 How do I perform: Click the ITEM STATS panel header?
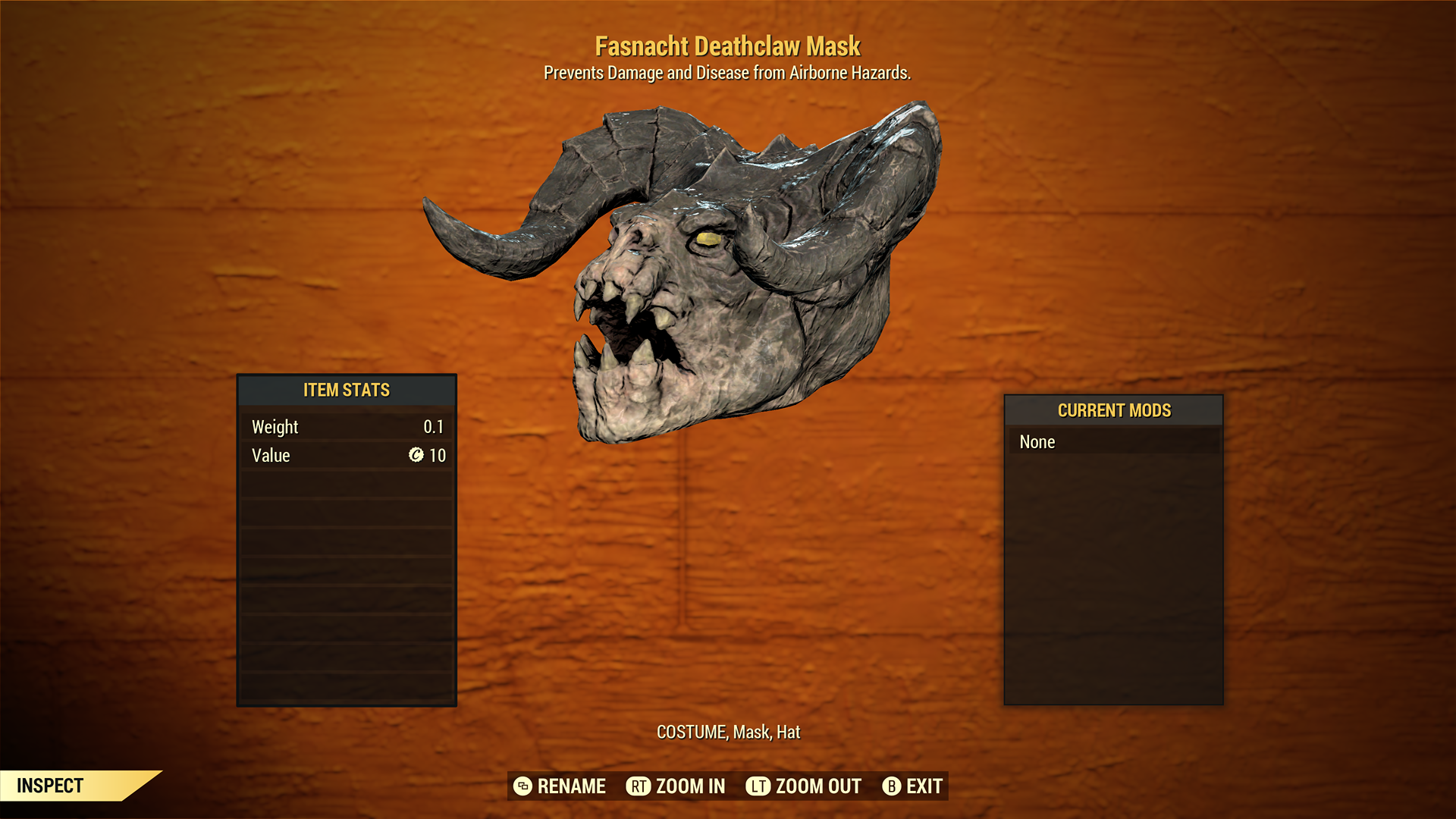(346, 390)
